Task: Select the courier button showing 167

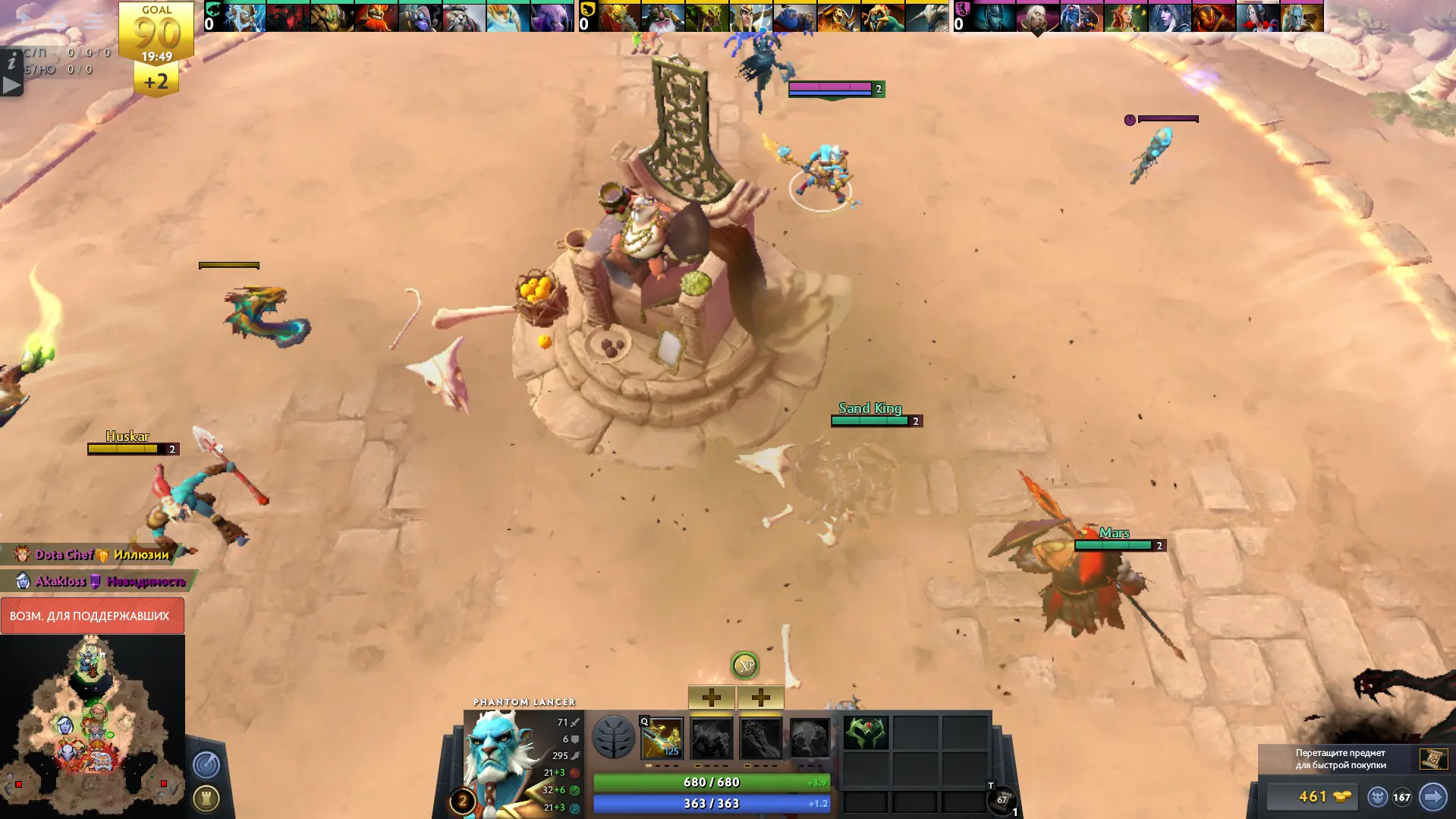Action: tap(1389, 797)
